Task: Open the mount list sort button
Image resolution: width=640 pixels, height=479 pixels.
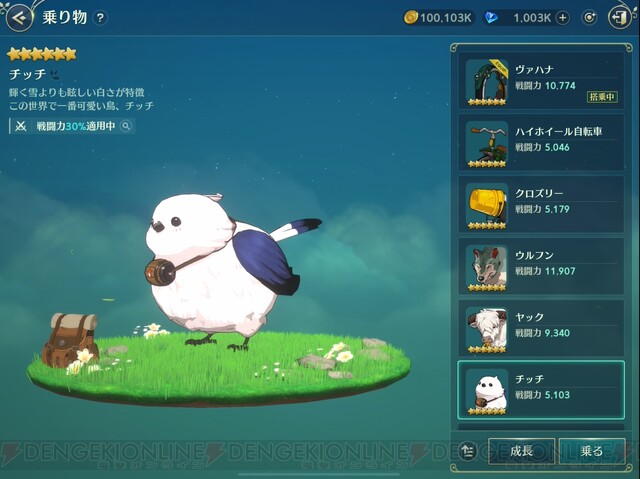Action: click(x=469, y=451)
